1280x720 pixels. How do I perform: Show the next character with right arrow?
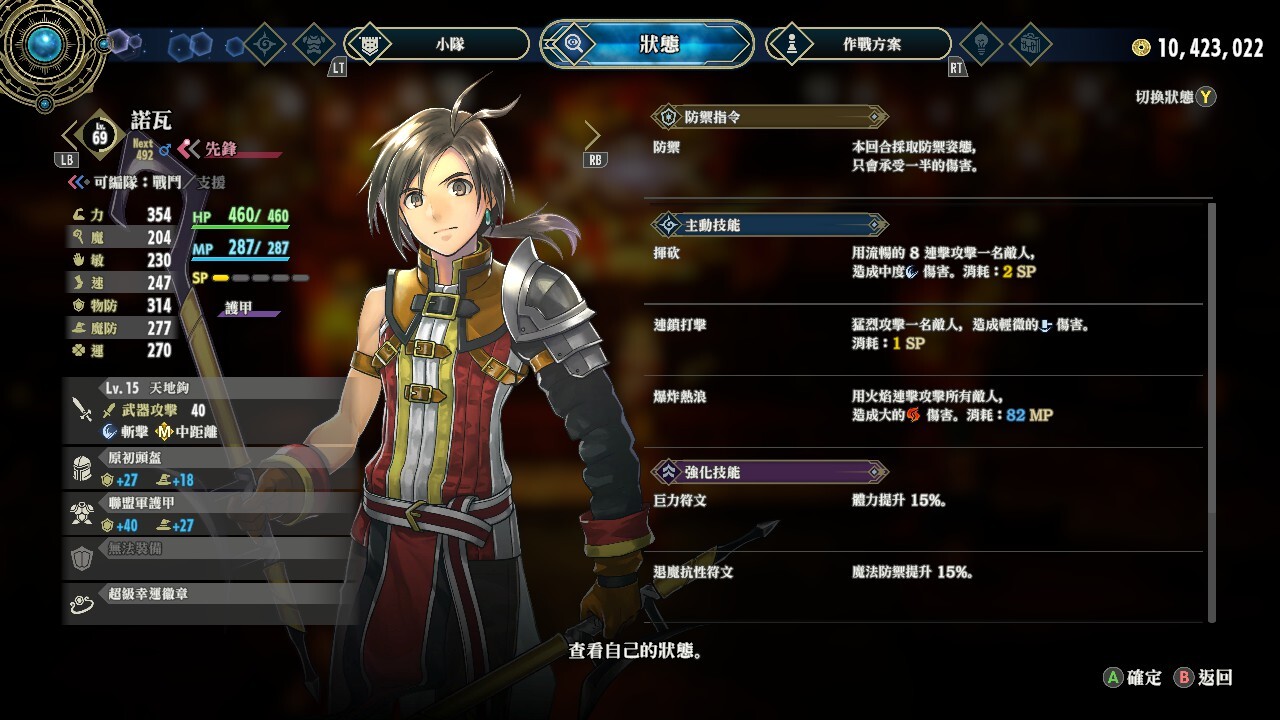click(592, 135)
